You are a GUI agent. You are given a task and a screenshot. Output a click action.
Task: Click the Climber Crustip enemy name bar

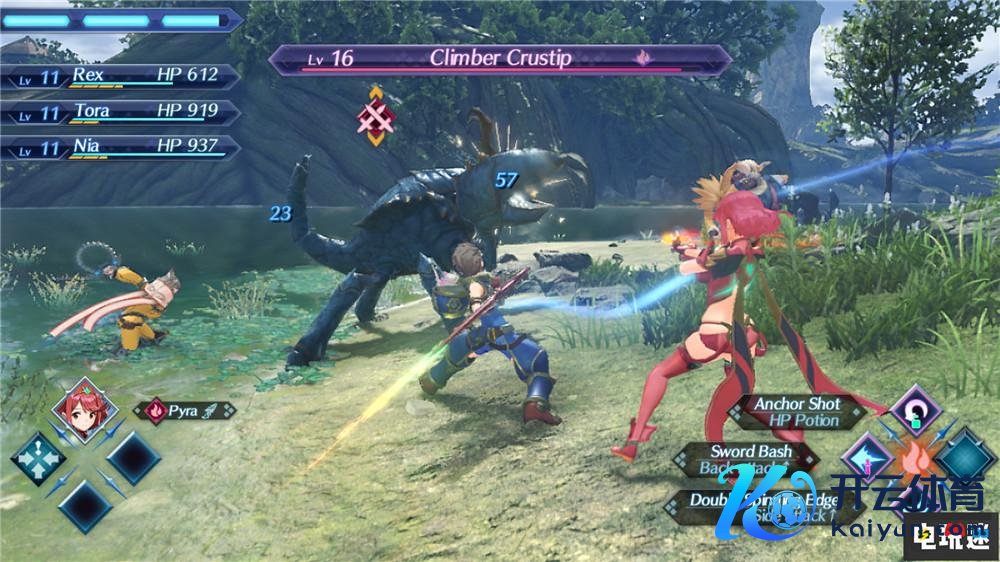499,59
